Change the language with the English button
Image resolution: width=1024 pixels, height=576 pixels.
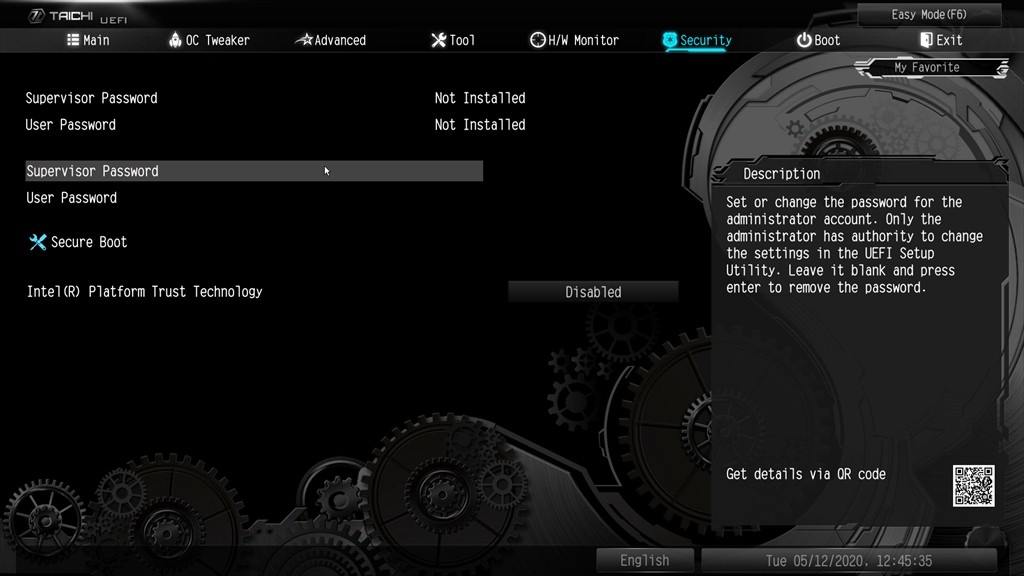tap(644, 560)
